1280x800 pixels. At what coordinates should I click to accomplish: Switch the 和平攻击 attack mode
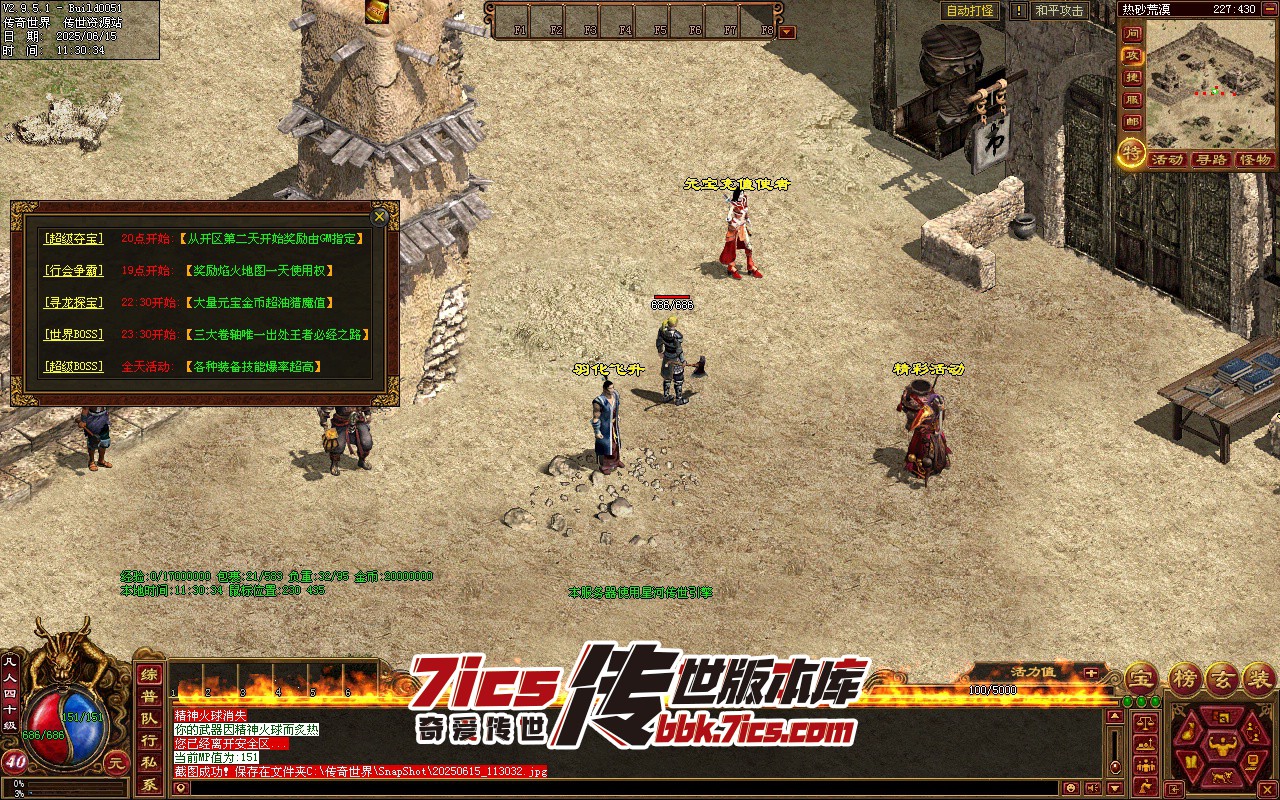click(x=1059, y=11)
